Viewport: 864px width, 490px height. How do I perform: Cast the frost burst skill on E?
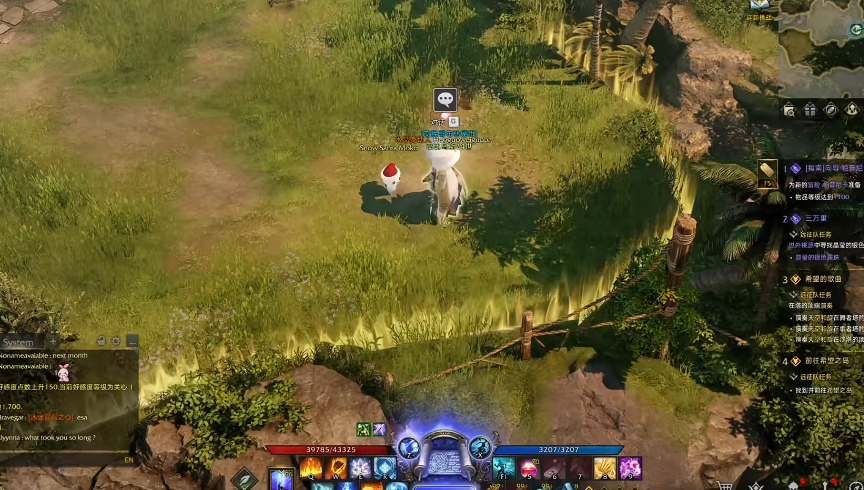[360, 468]
